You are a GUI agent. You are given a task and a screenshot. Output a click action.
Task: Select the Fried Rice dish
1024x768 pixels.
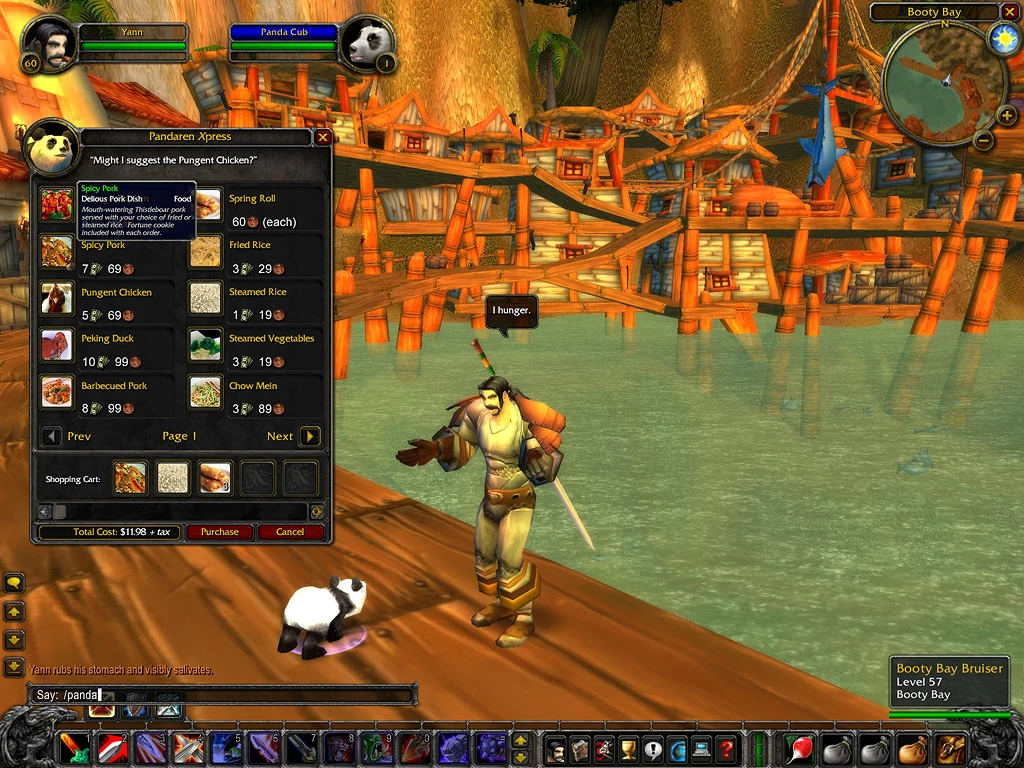pyautogui.click(x=205, y=252)
